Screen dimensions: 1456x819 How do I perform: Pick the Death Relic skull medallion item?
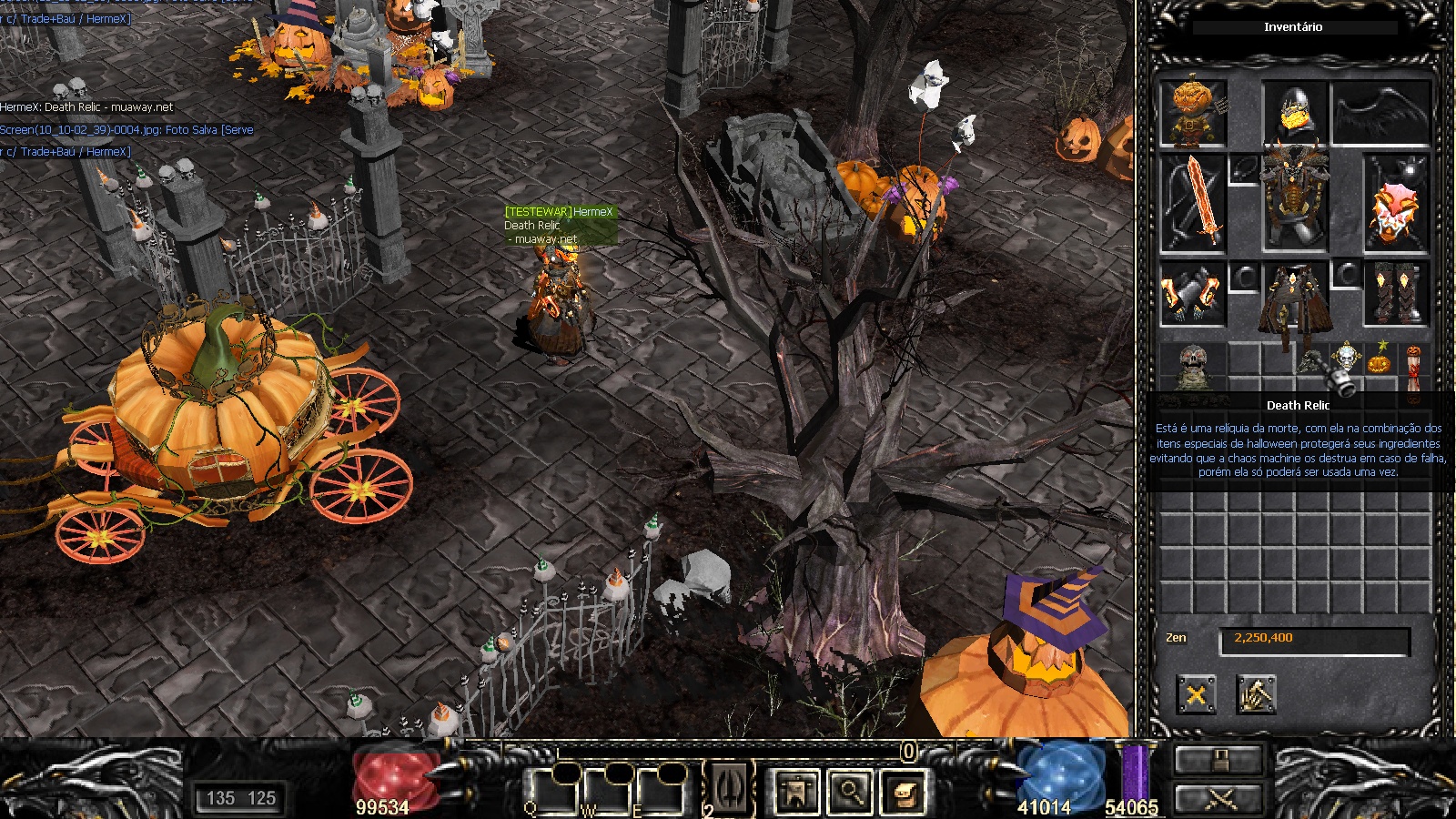point(1346,359)
